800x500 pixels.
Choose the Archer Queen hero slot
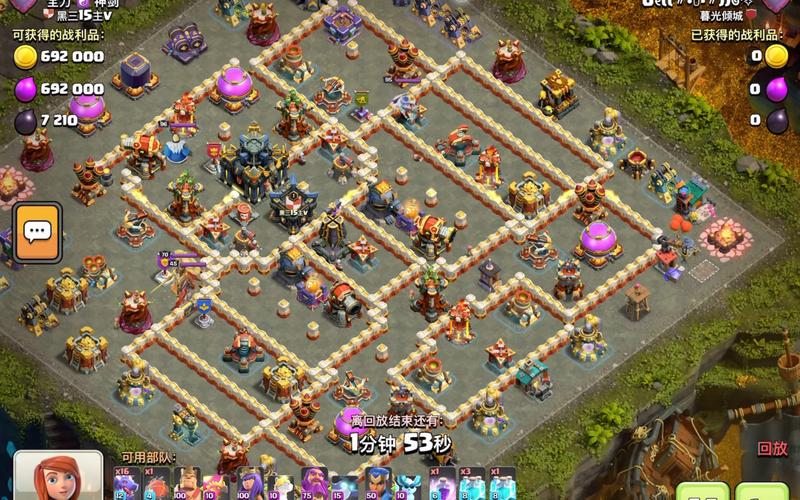coord(247,483)
